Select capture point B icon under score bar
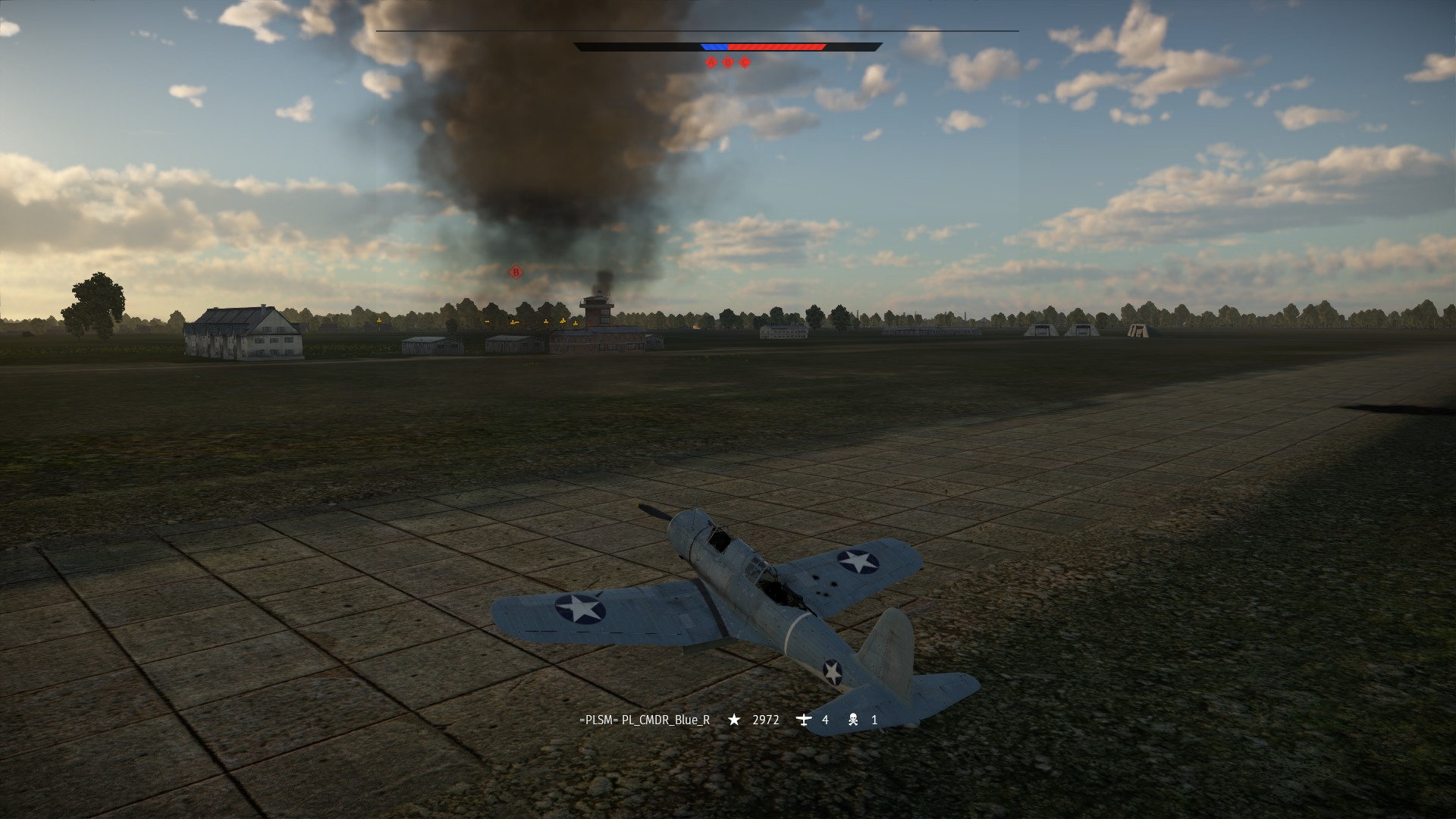The width and height of the screenshot is (1456, 819). pos(728,63)
